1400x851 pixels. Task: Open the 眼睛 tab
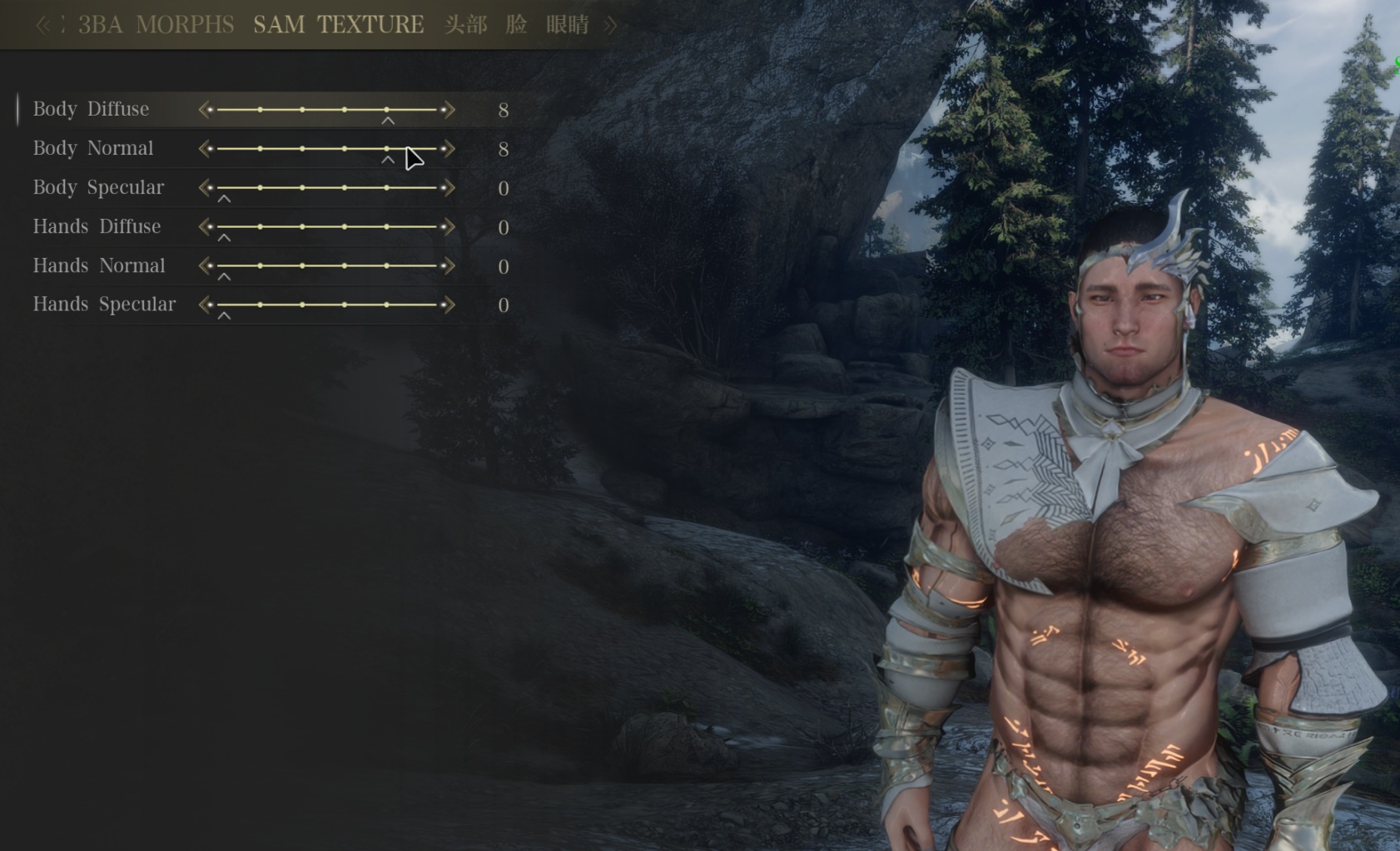point(568,25)
